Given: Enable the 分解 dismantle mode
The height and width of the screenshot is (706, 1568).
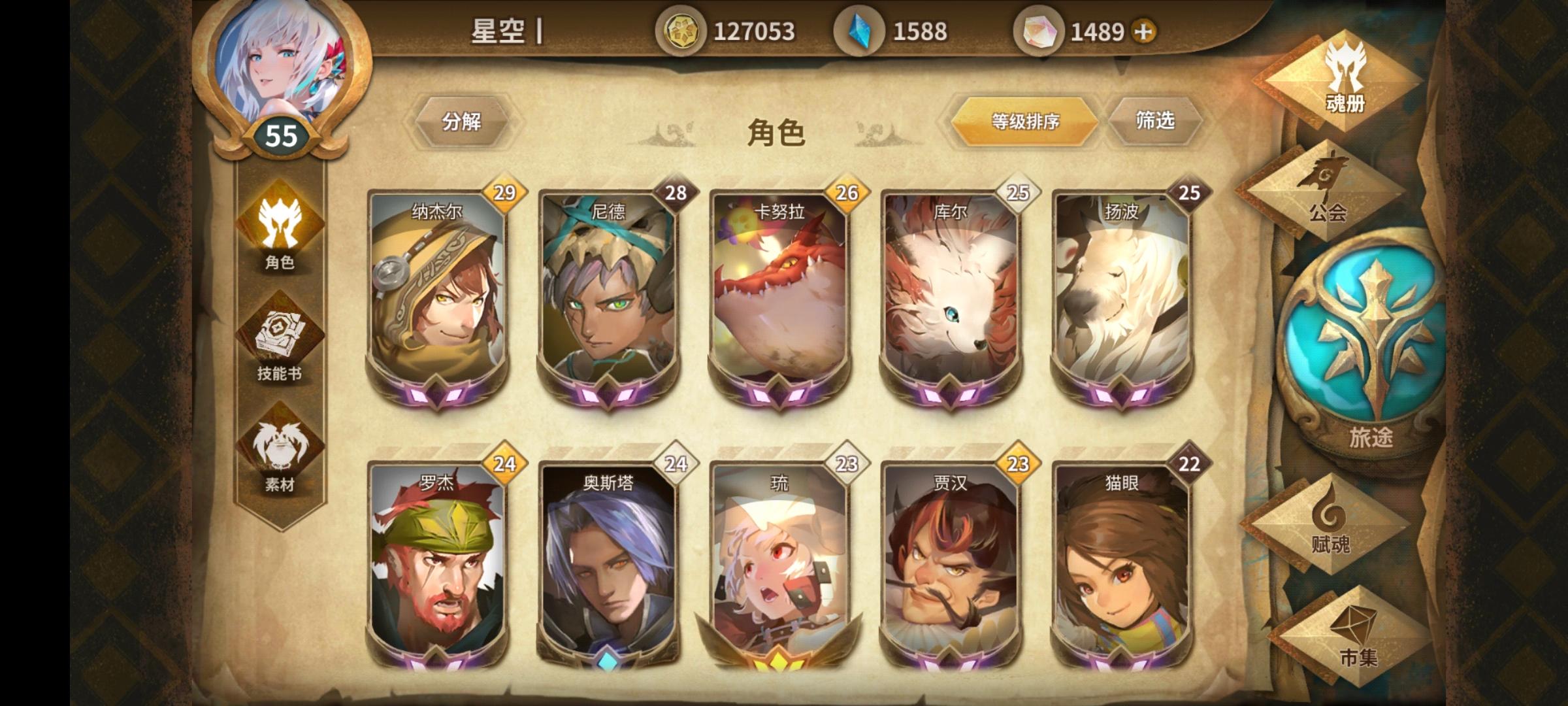Looking at the screenshot, I should (x=462, y=122).
